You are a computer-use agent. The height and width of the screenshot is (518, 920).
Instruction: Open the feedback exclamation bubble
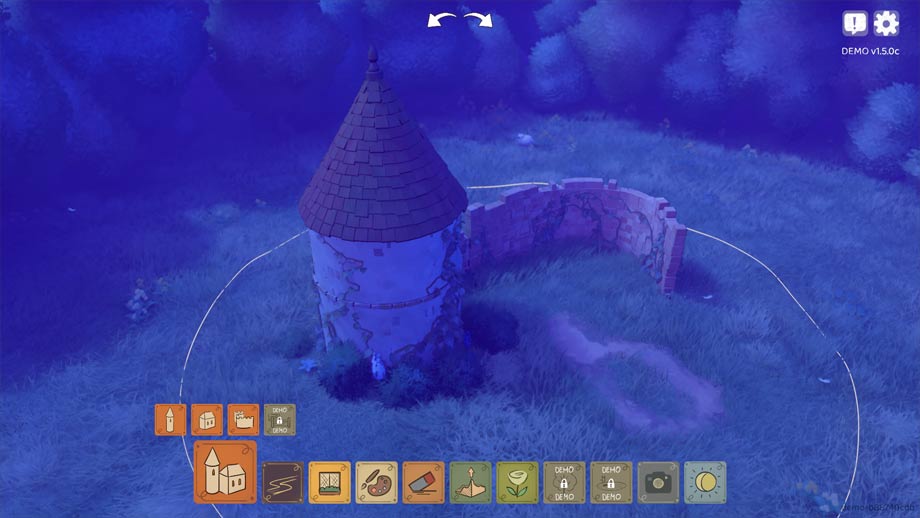pos(855,23)
